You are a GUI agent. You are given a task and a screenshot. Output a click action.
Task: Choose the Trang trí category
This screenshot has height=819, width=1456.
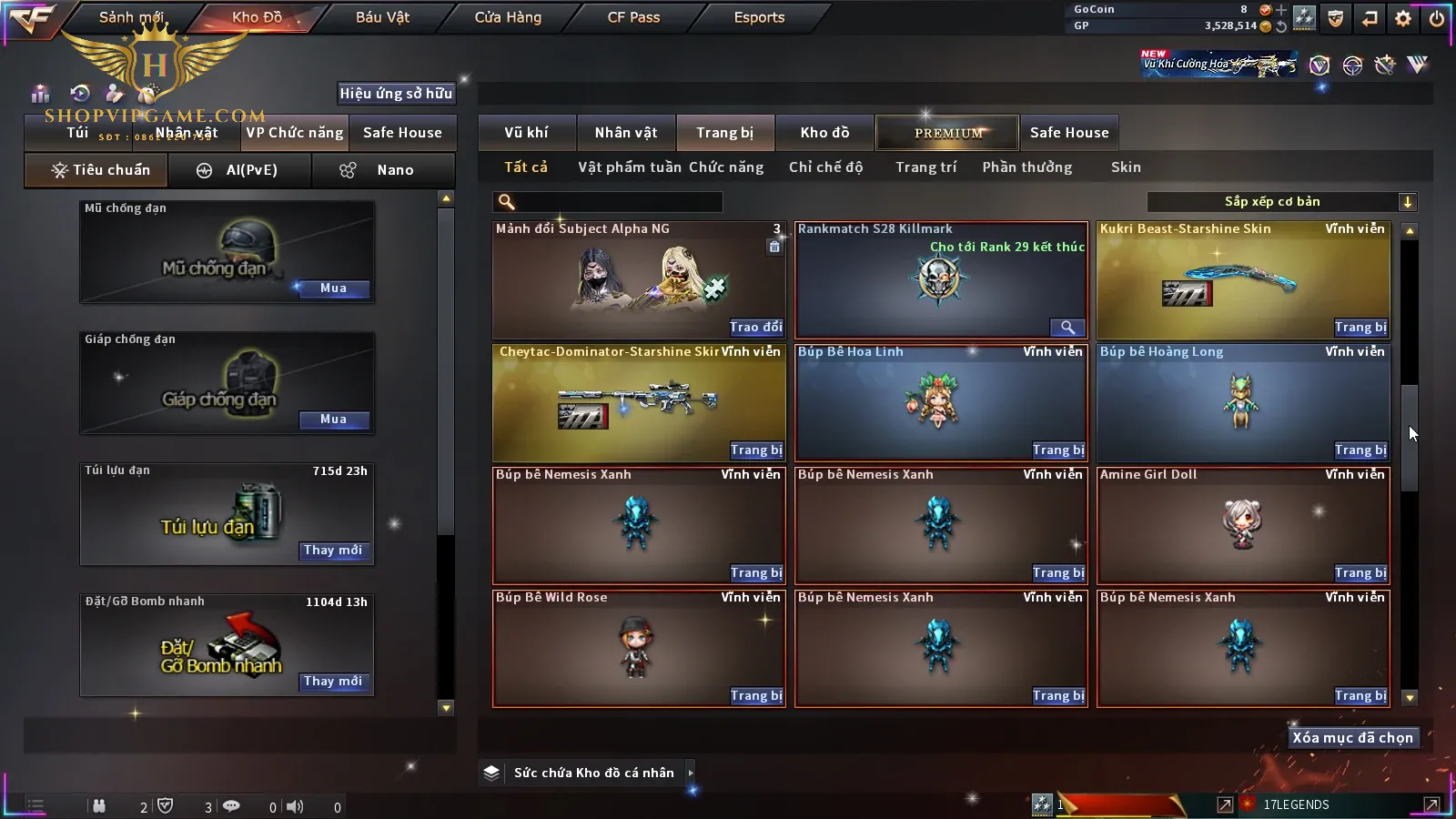click(x=925, y=167)
